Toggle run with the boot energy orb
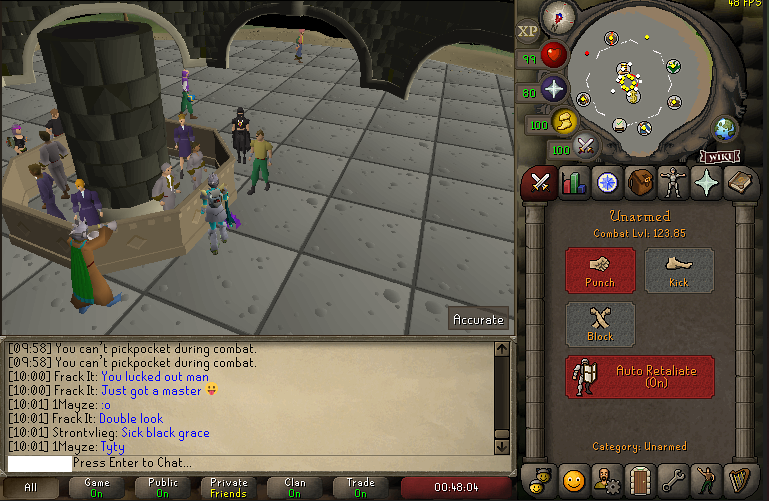 click(x=565, y=121)
